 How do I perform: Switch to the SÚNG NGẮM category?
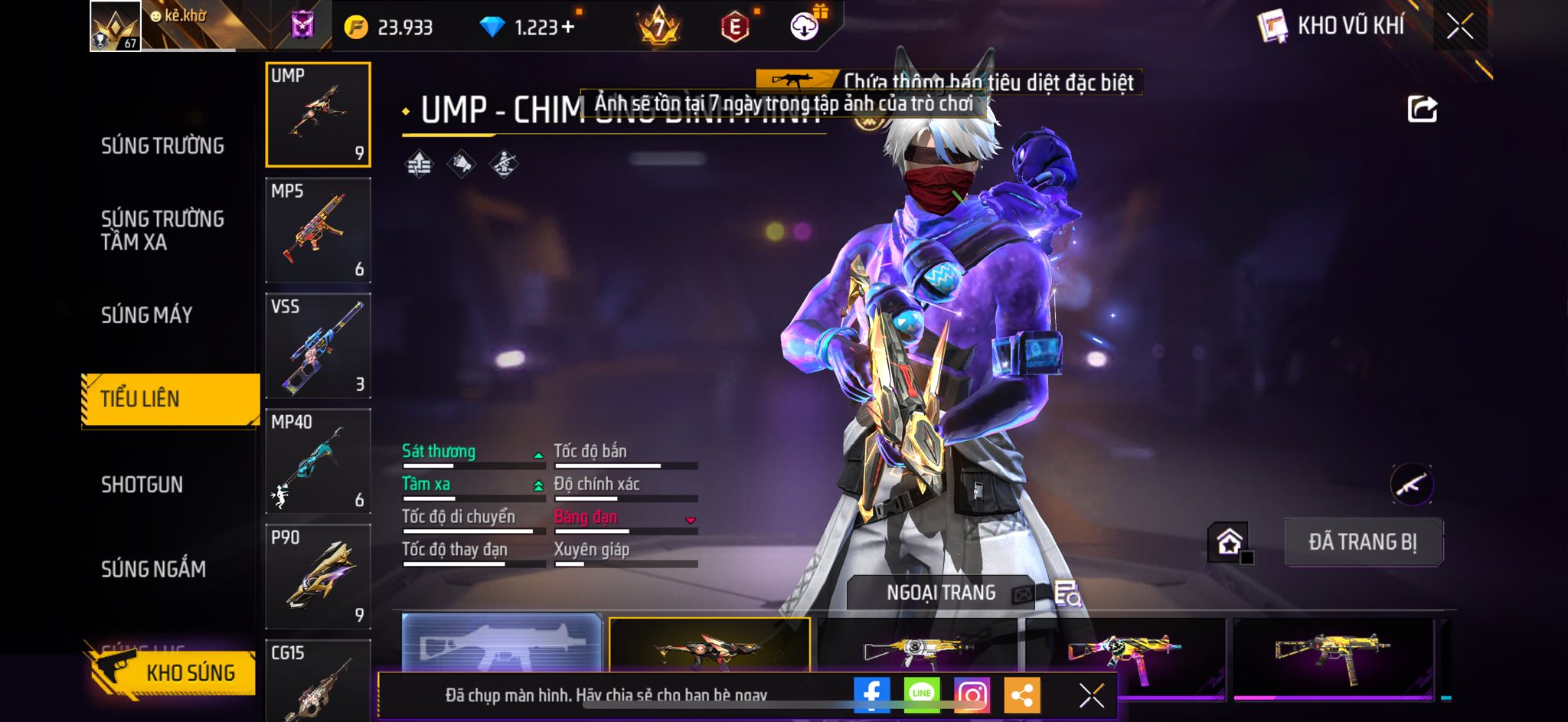coord(153,569)
